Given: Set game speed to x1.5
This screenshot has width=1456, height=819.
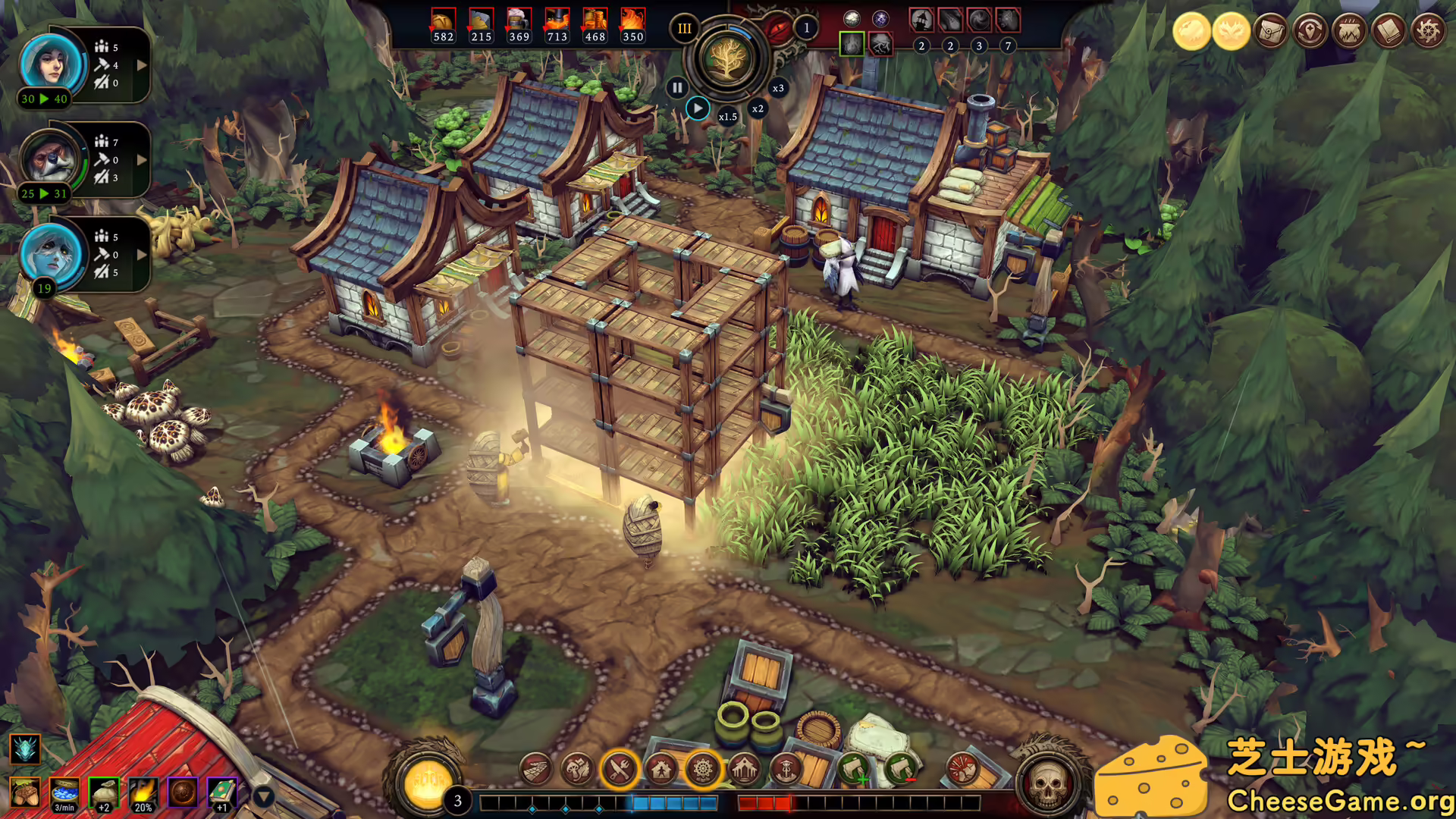Looking at the screenshot, I should click(727, 117).
